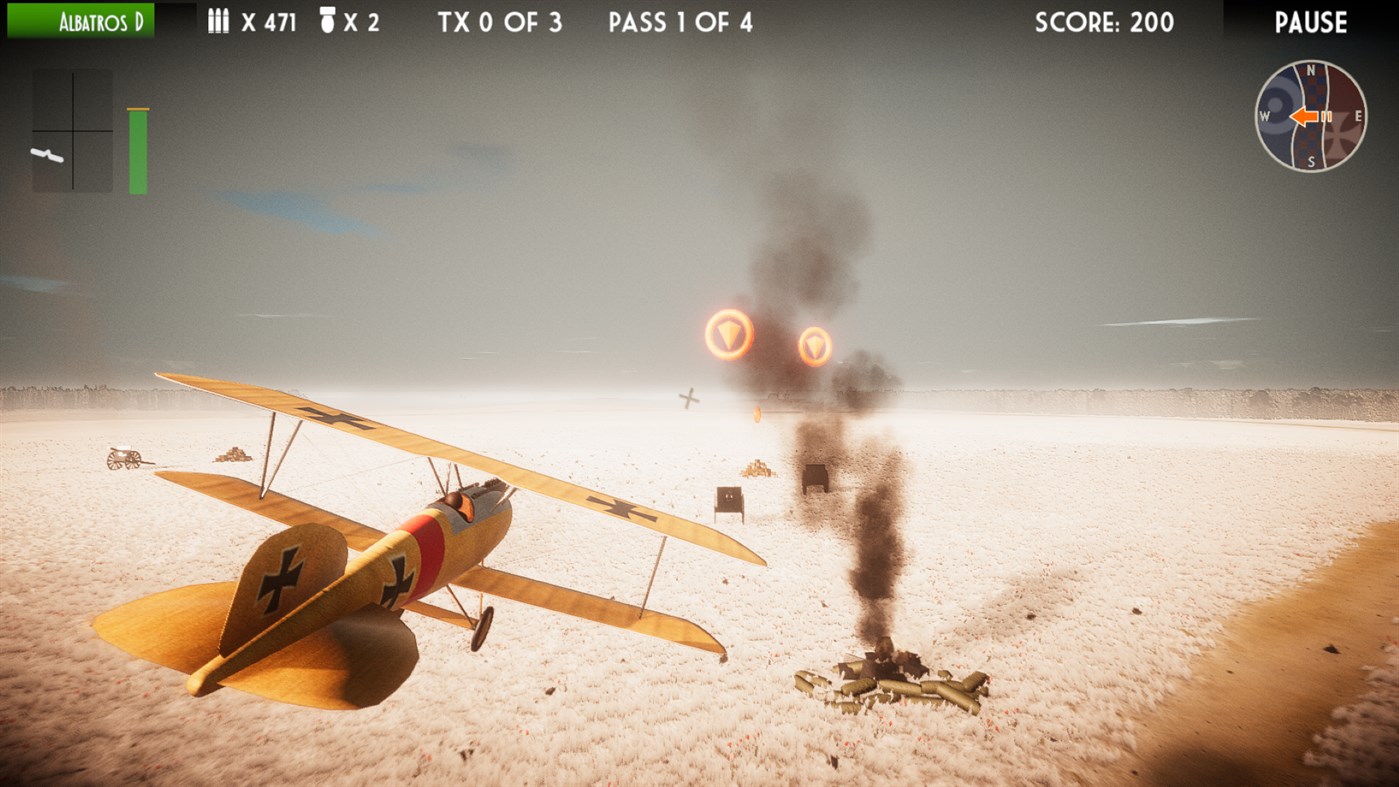
Task: Click the minimap crosshair grid
Action: [x=72, y=128]
